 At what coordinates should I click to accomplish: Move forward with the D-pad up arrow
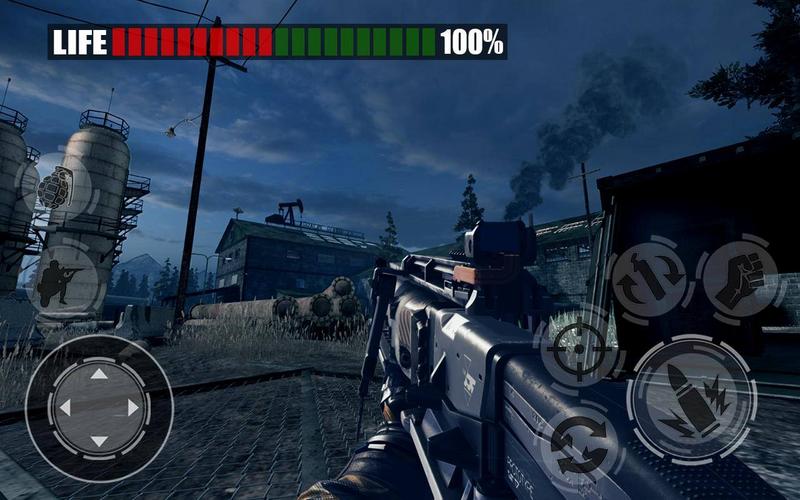point(98,375)
